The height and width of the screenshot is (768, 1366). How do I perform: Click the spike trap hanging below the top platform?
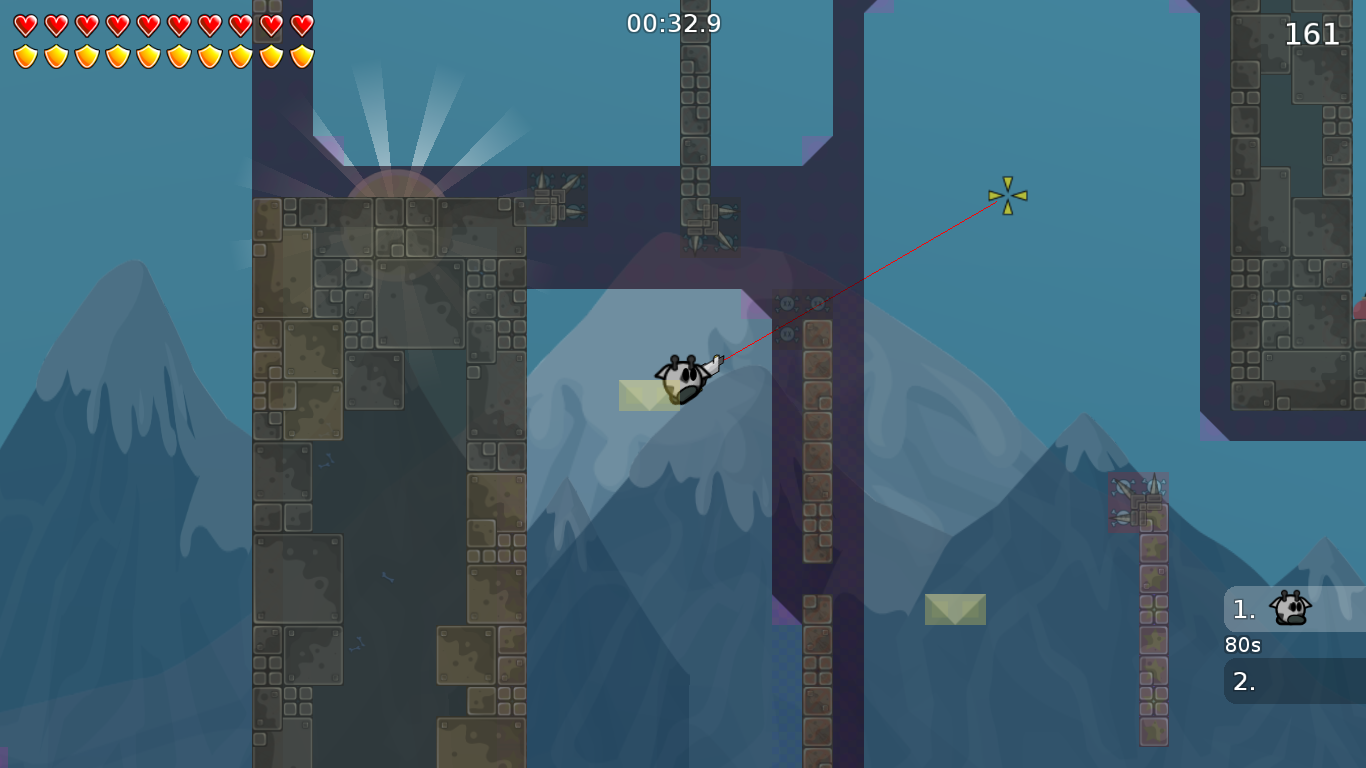(710, 230)
